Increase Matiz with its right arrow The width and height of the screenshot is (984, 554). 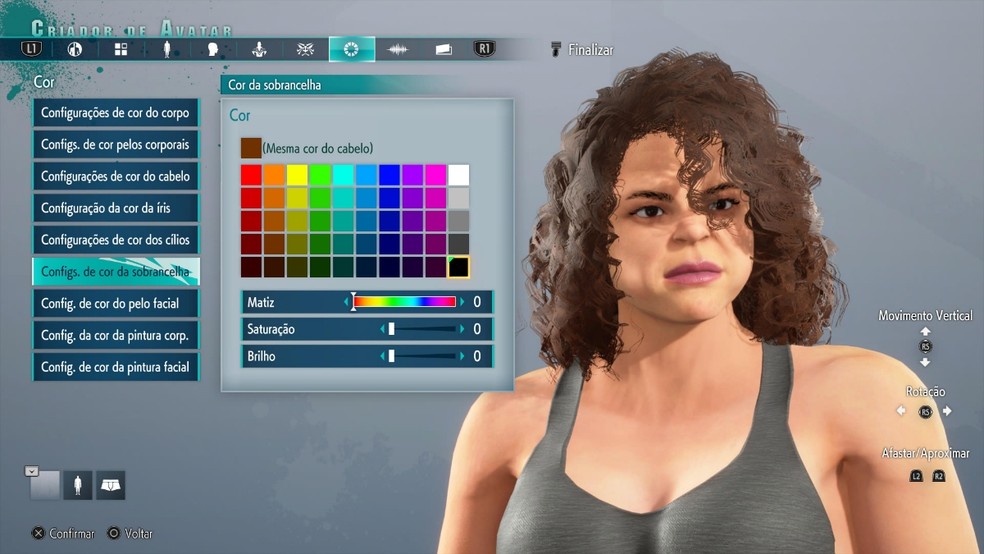coord(462,302)
